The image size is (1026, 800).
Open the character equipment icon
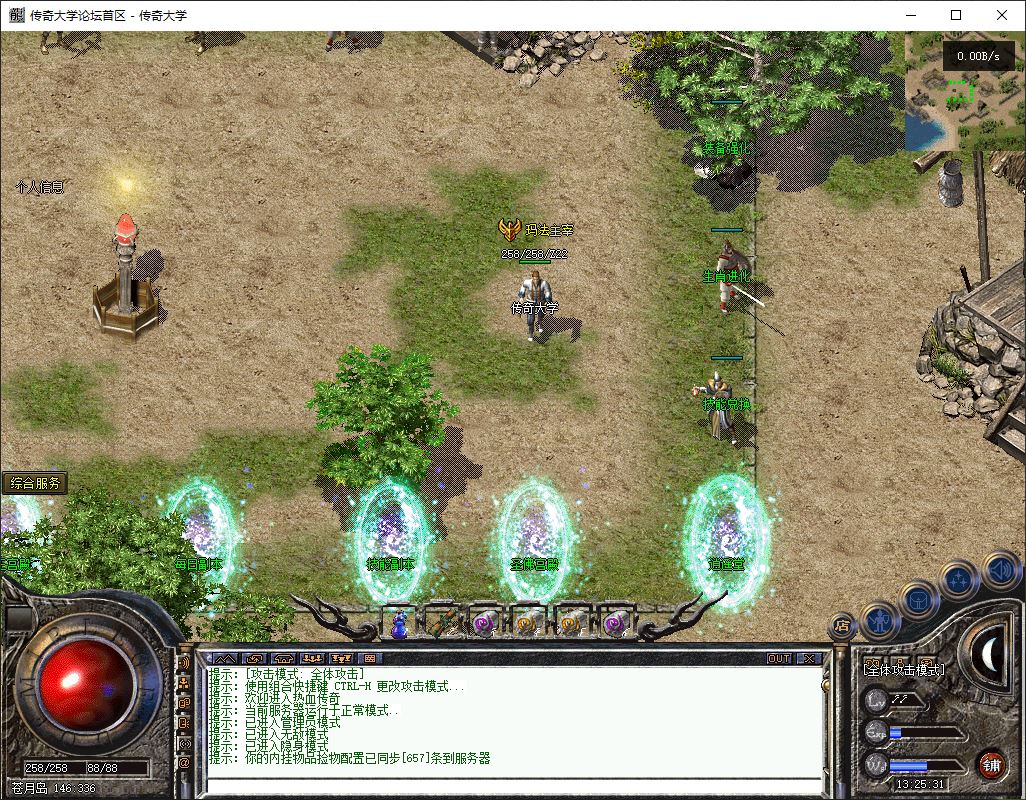pos(881,620)
